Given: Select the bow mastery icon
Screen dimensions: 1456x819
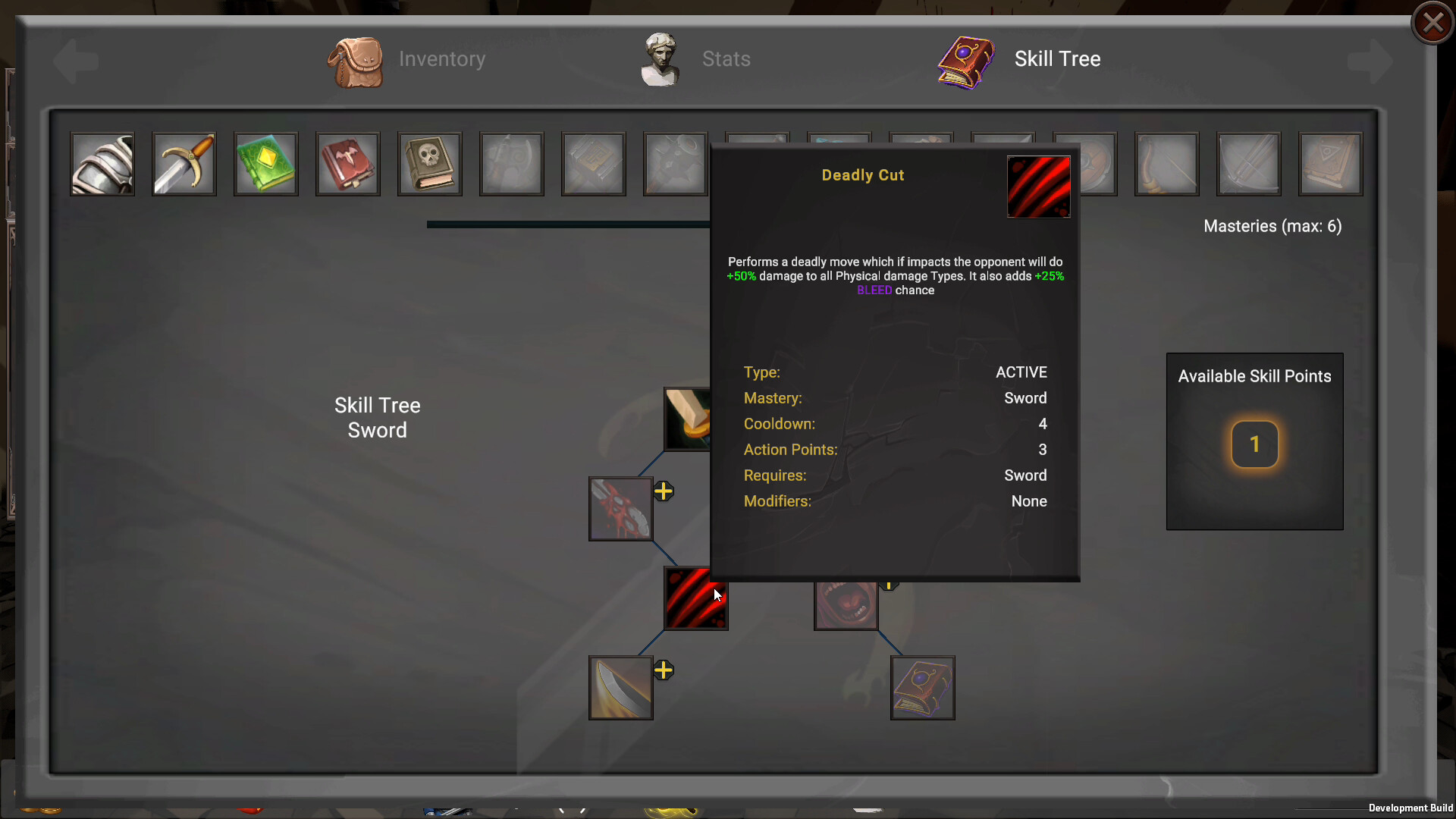Looking at the screenshot, I should point(1166,164).
